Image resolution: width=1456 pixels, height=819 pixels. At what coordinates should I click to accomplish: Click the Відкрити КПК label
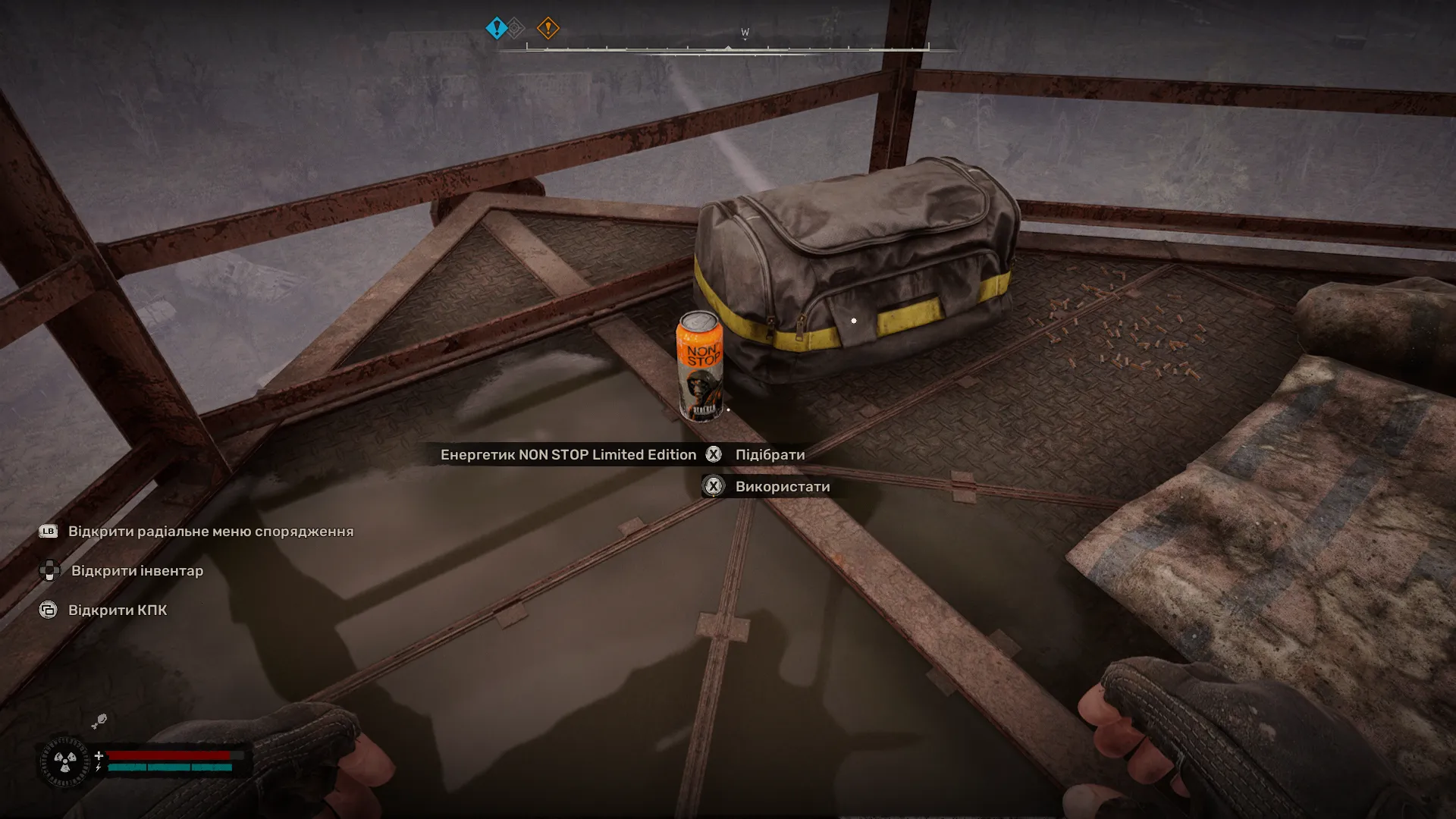point(119,609)
